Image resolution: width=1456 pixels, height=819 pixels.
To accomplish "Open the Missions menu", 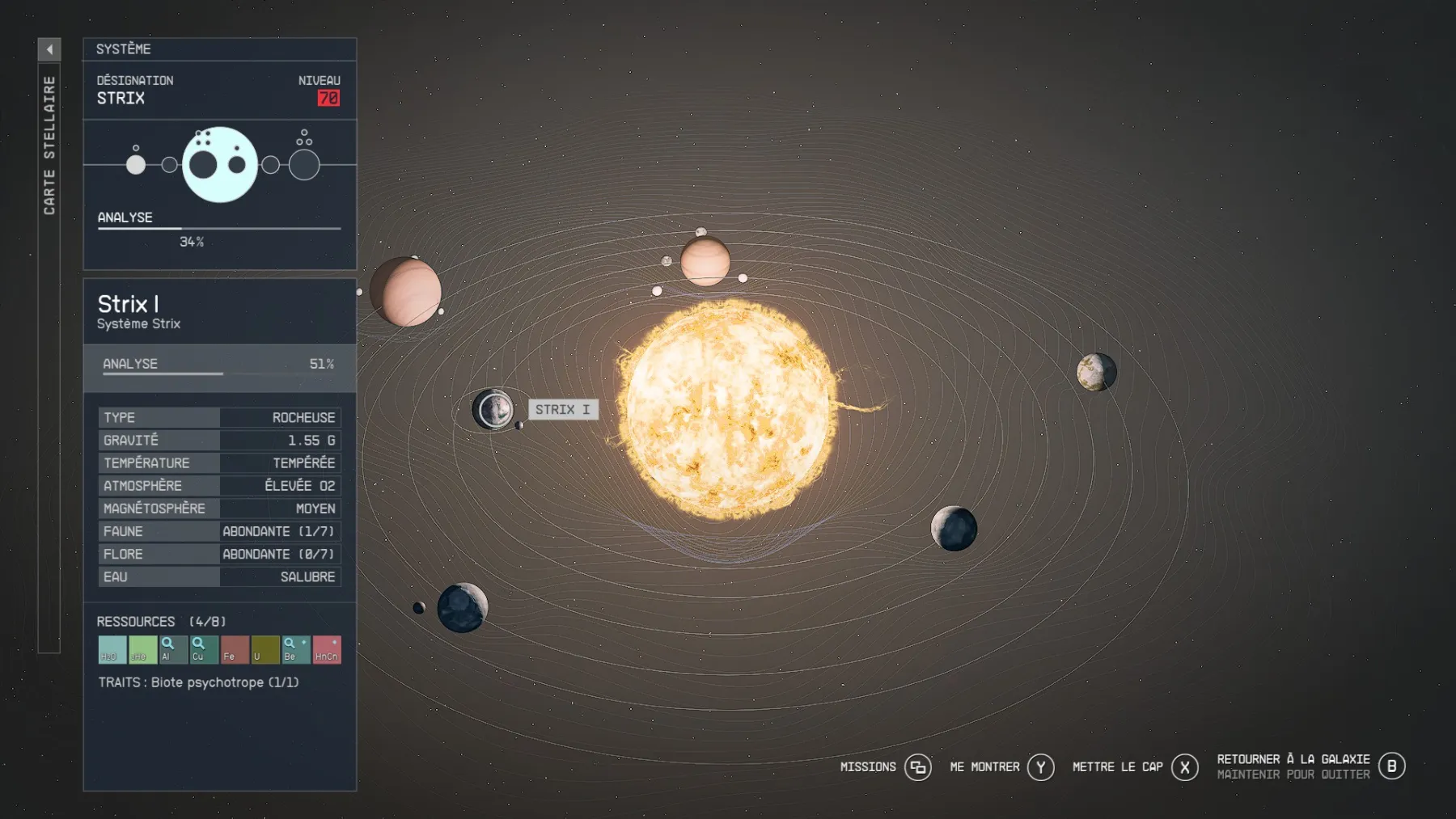I will pyautogui.click(x=867, y=766).
